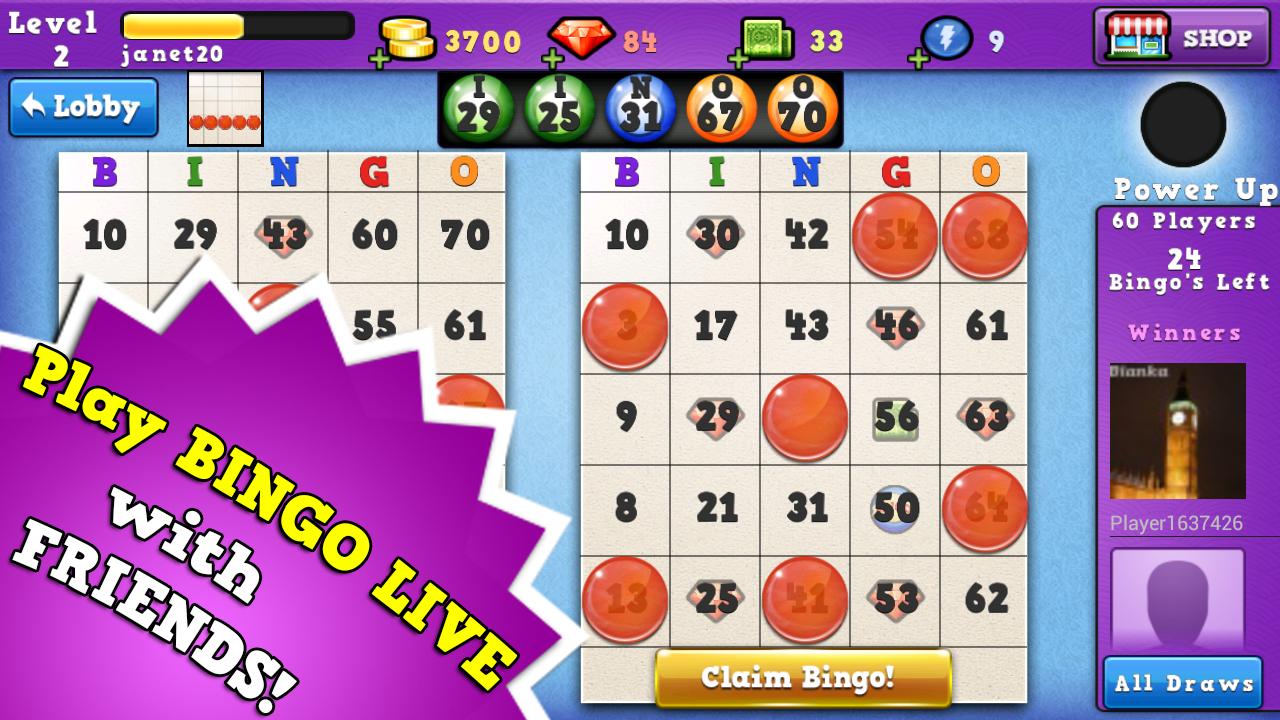Click the green ball showing I 29
The image size is (1280, 720).
point(478,109)
